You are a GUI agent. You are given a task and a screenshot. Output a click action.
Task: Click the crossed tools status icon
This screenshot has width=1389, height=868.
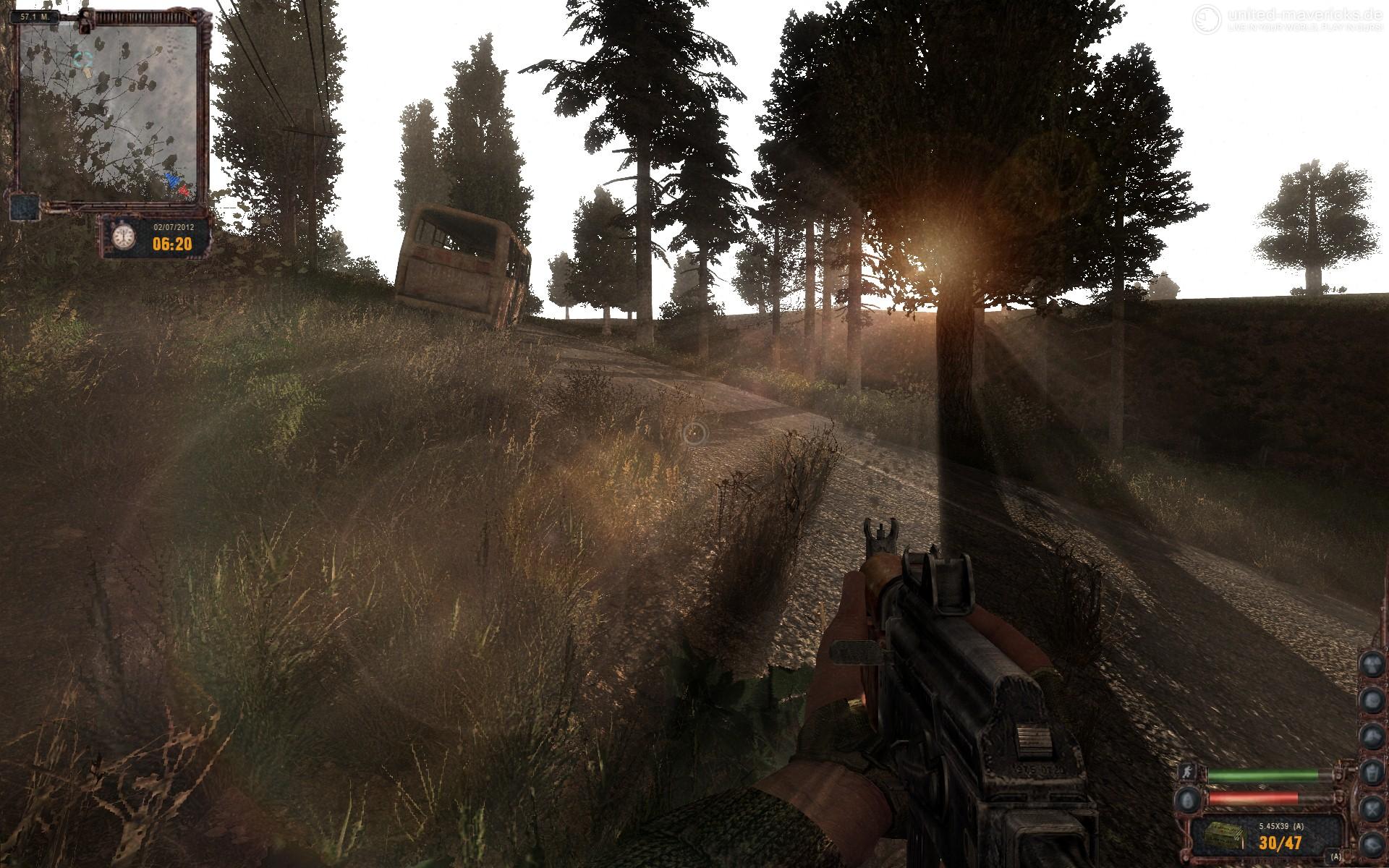[x=1371, y=807]
